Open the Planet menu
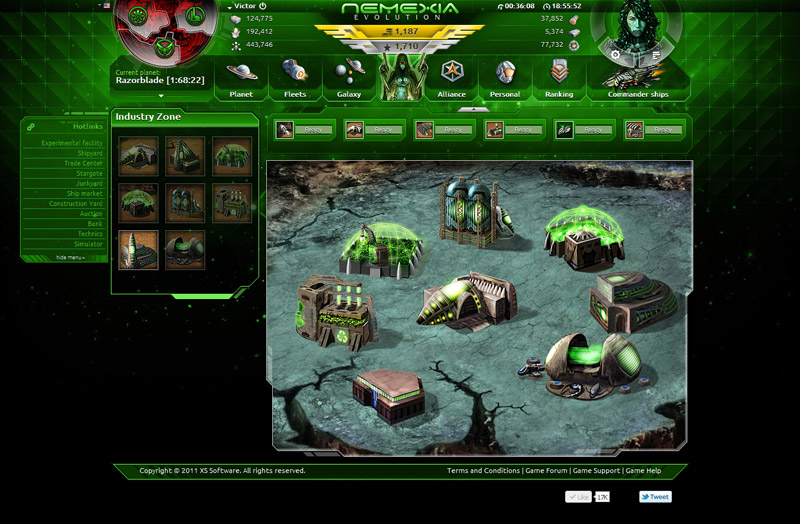This screenshot has width=800, height=524. (241, 78)
